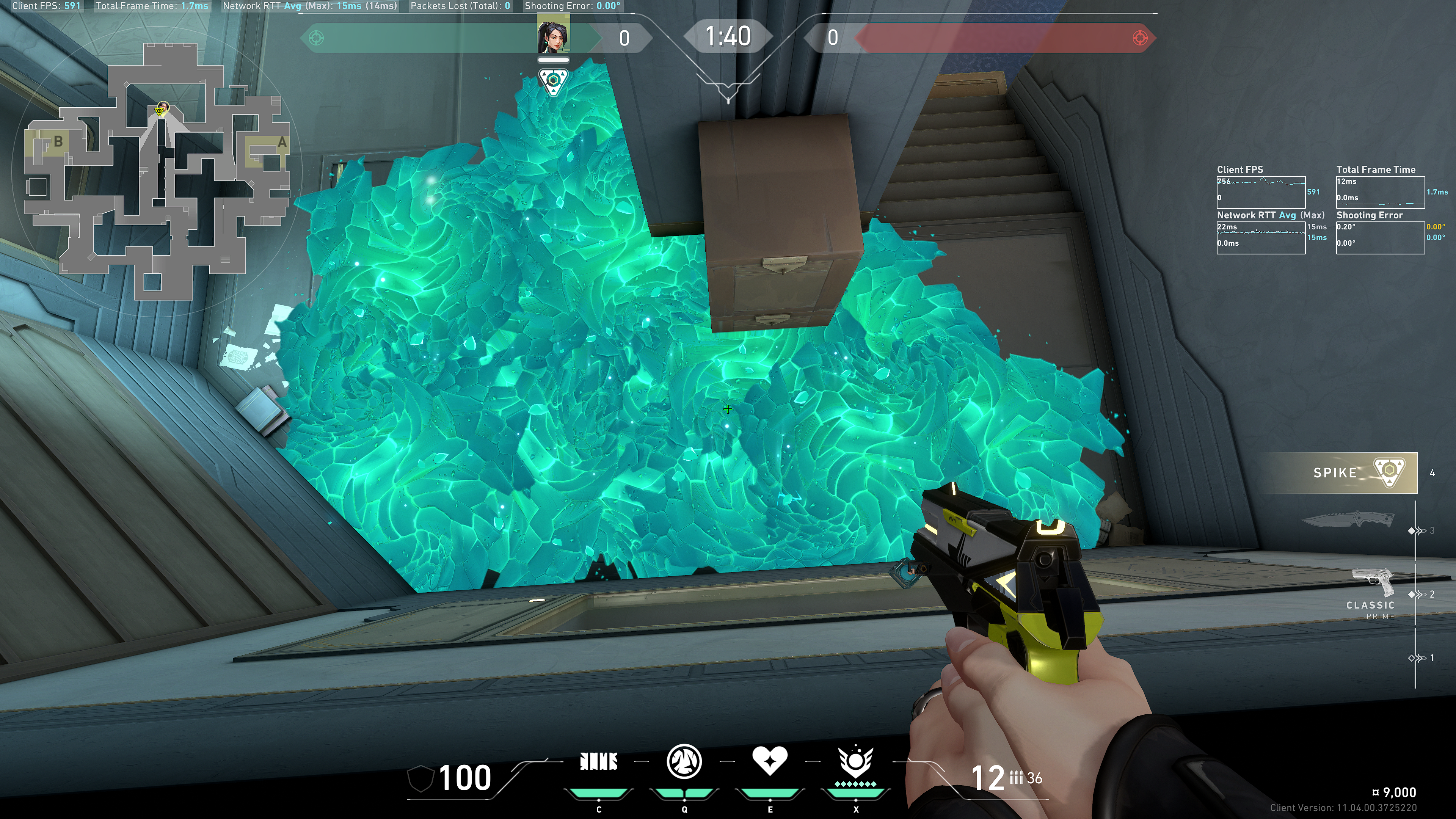Select the Sage portrait on the team bar
Image resolution: width=1456 pixels, height=819 pixels.
coord(553,35)
